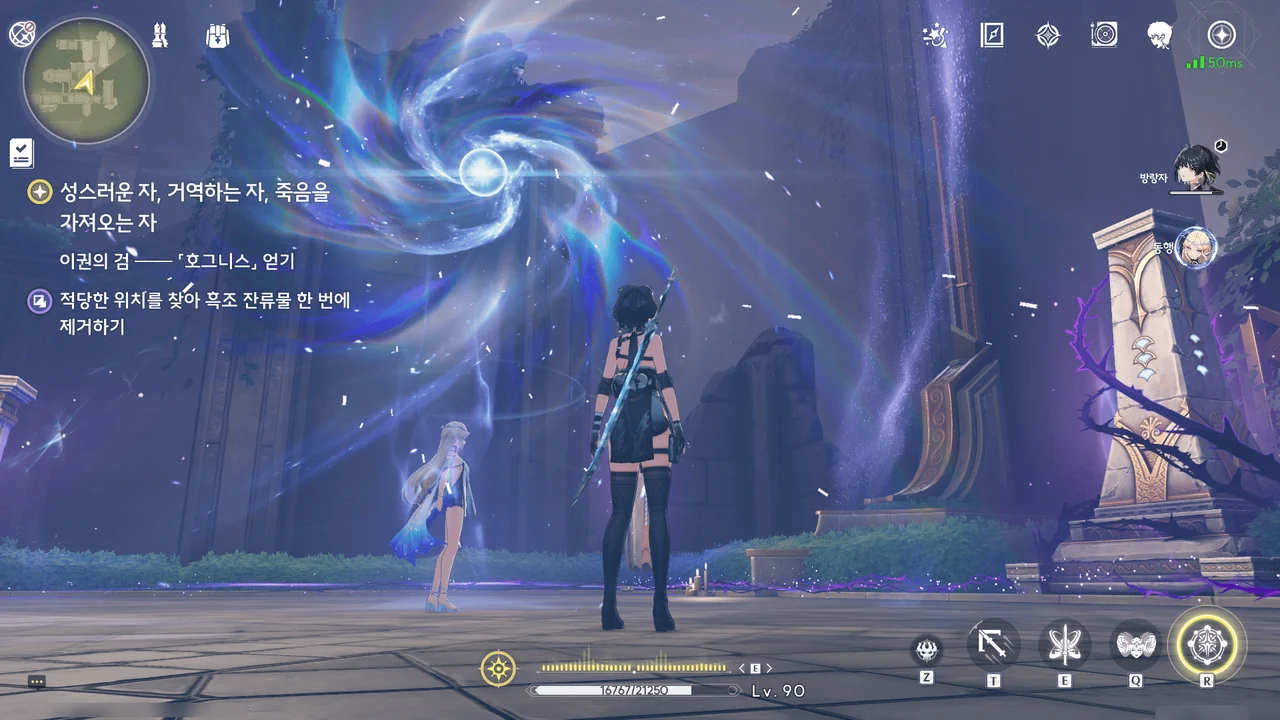Open the four-pointed star diamond icon
Image resolution: width=1280 pixels, height=720 pixels.
point(1047,36)
